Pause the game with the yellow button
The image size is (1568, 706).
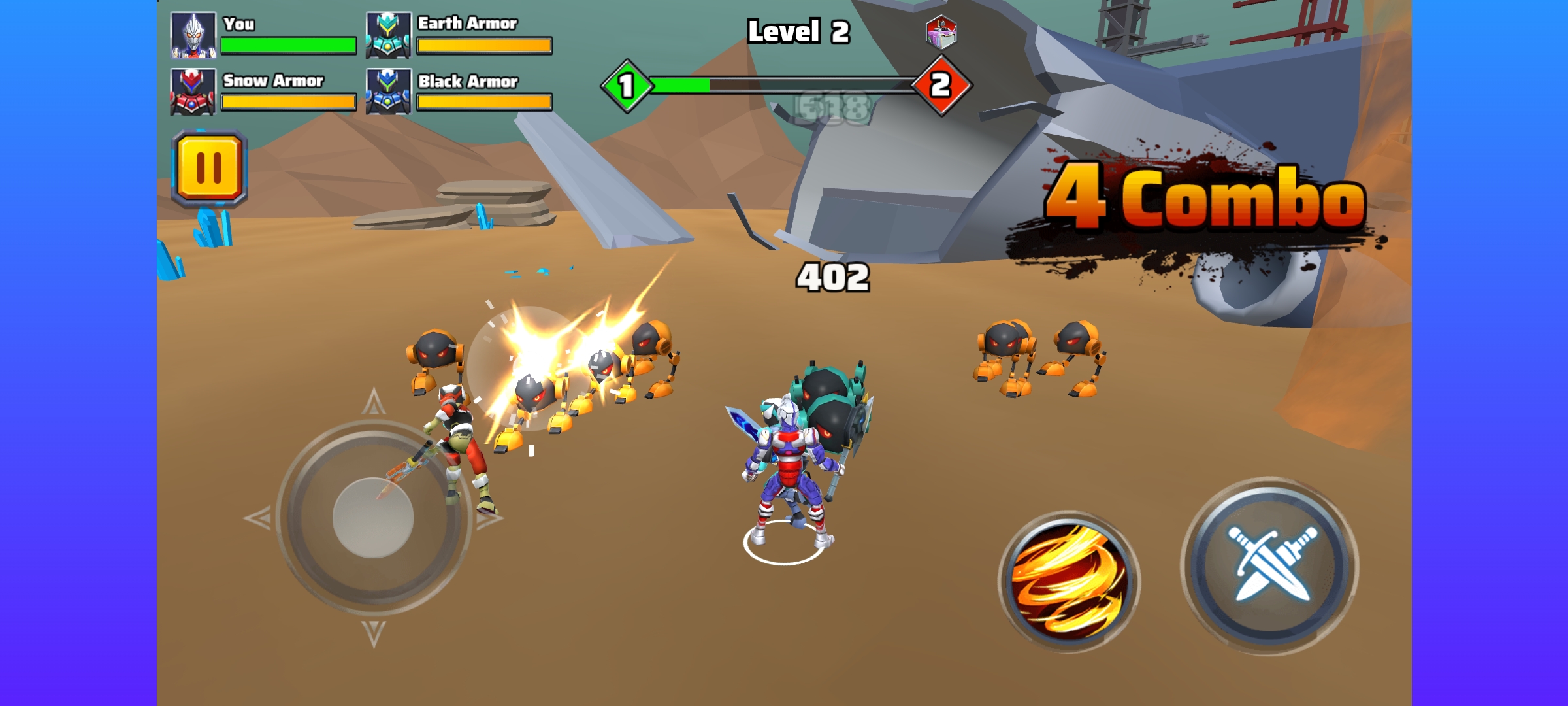[x=209, y=168]
